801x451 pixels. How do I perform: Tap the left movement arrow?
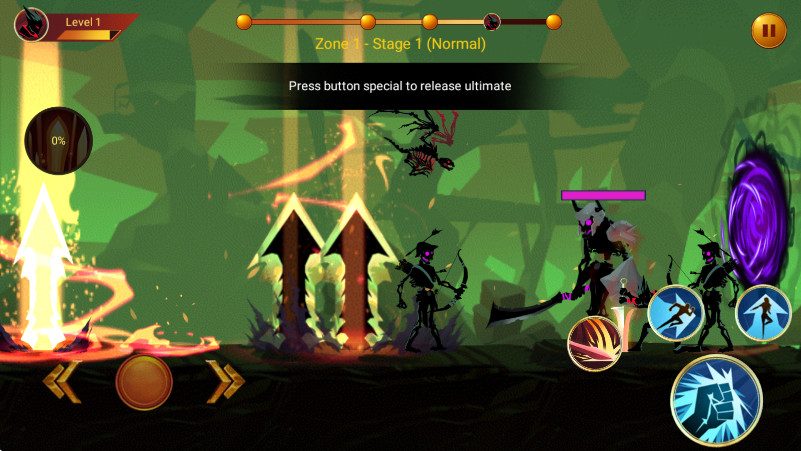point(61,381)
